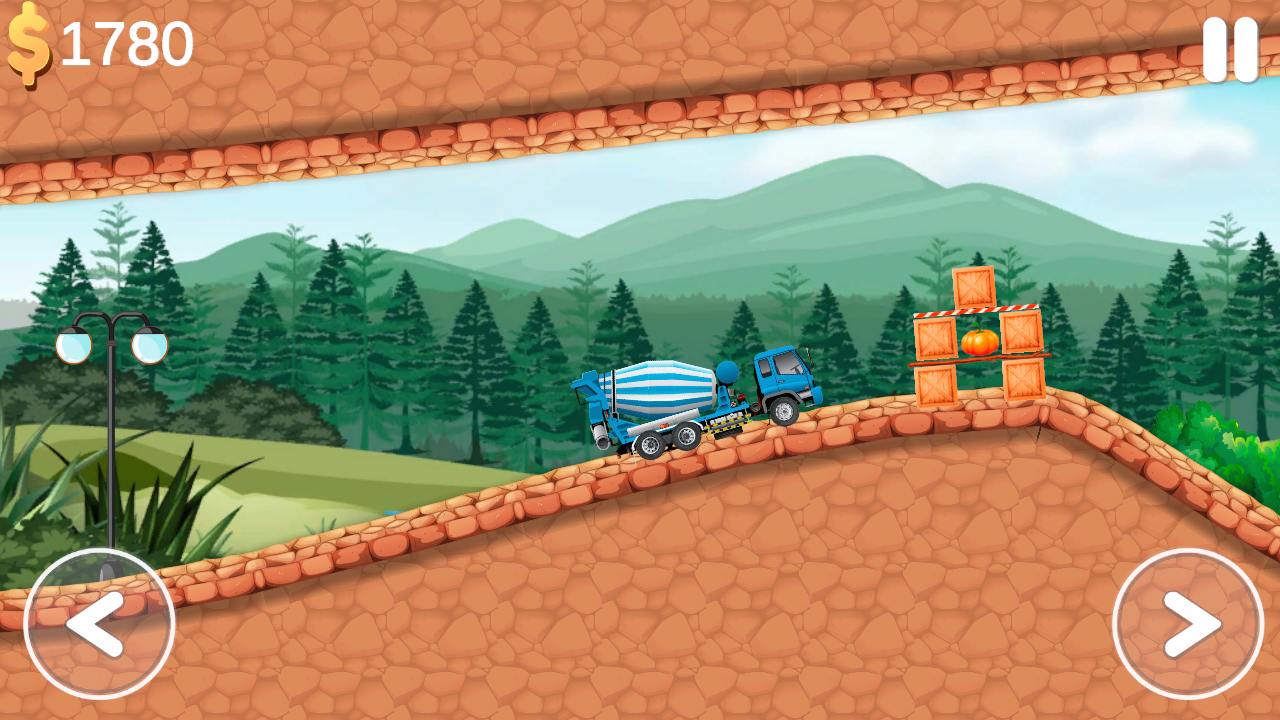Click the money amount 1780
Image resolution: width=1280 pixels, height=720 pixels.
128,42
